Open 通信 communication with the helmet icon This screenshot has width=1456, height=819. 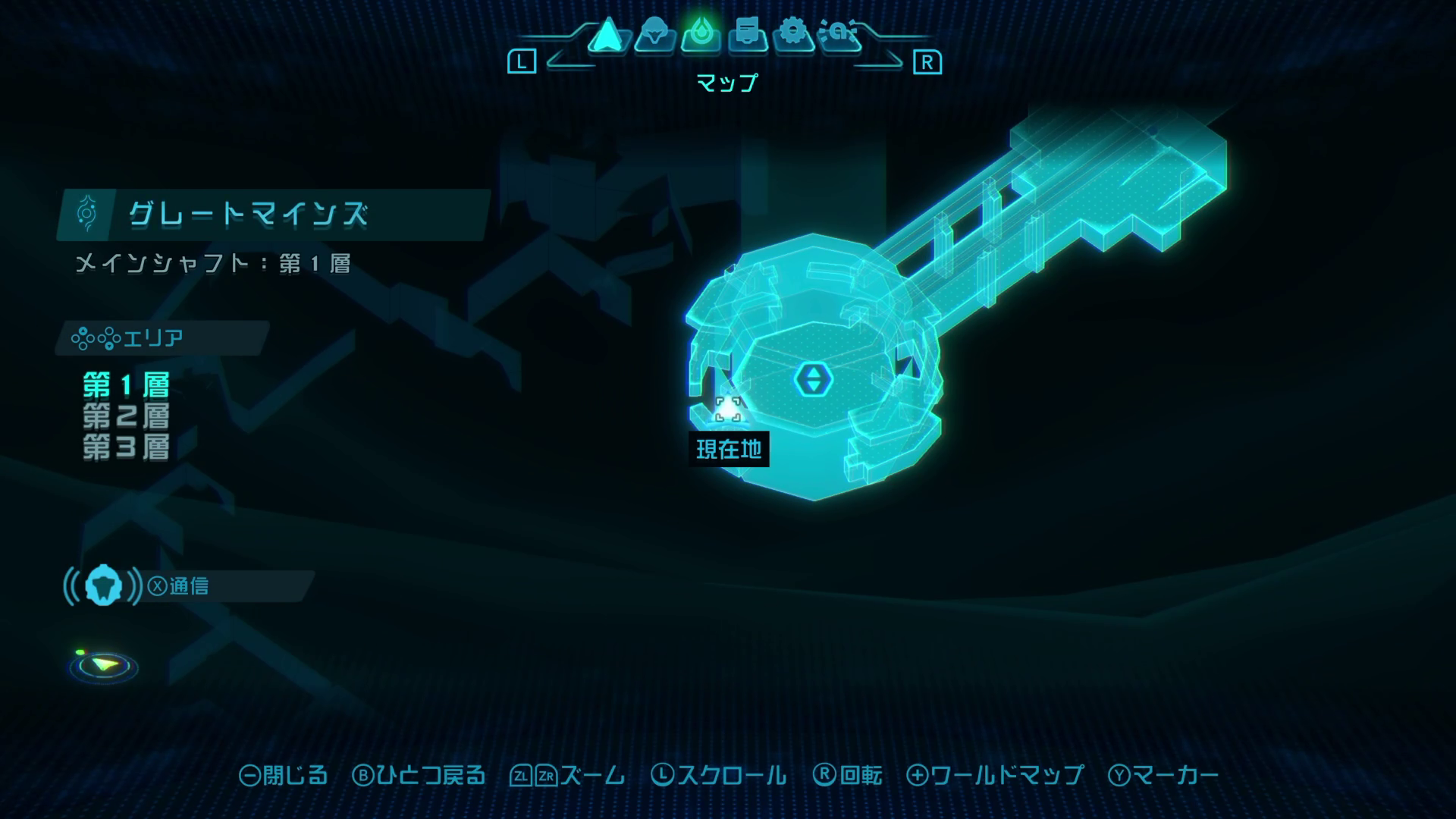(x=103, y=585)
